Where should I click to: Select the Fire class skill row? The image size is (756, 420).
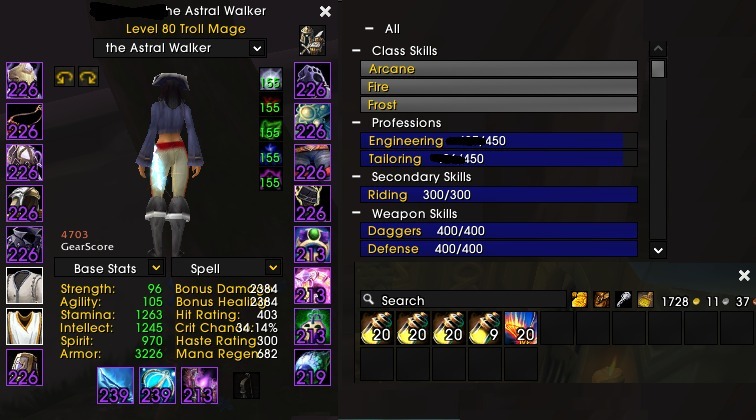[x=498, y=87]
